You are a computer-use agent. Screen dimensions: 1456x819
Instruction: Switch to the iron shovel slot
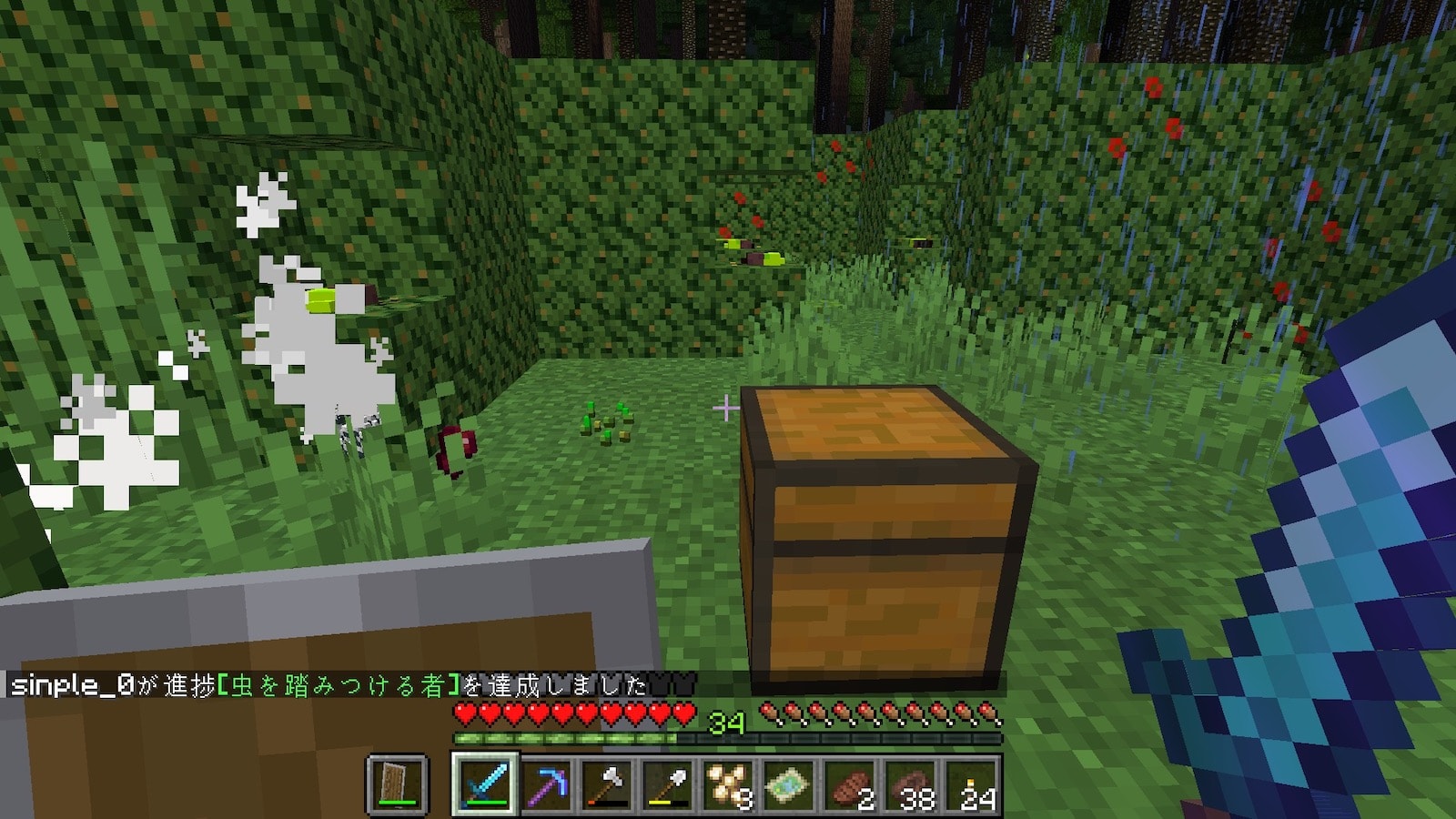(668, 784)
